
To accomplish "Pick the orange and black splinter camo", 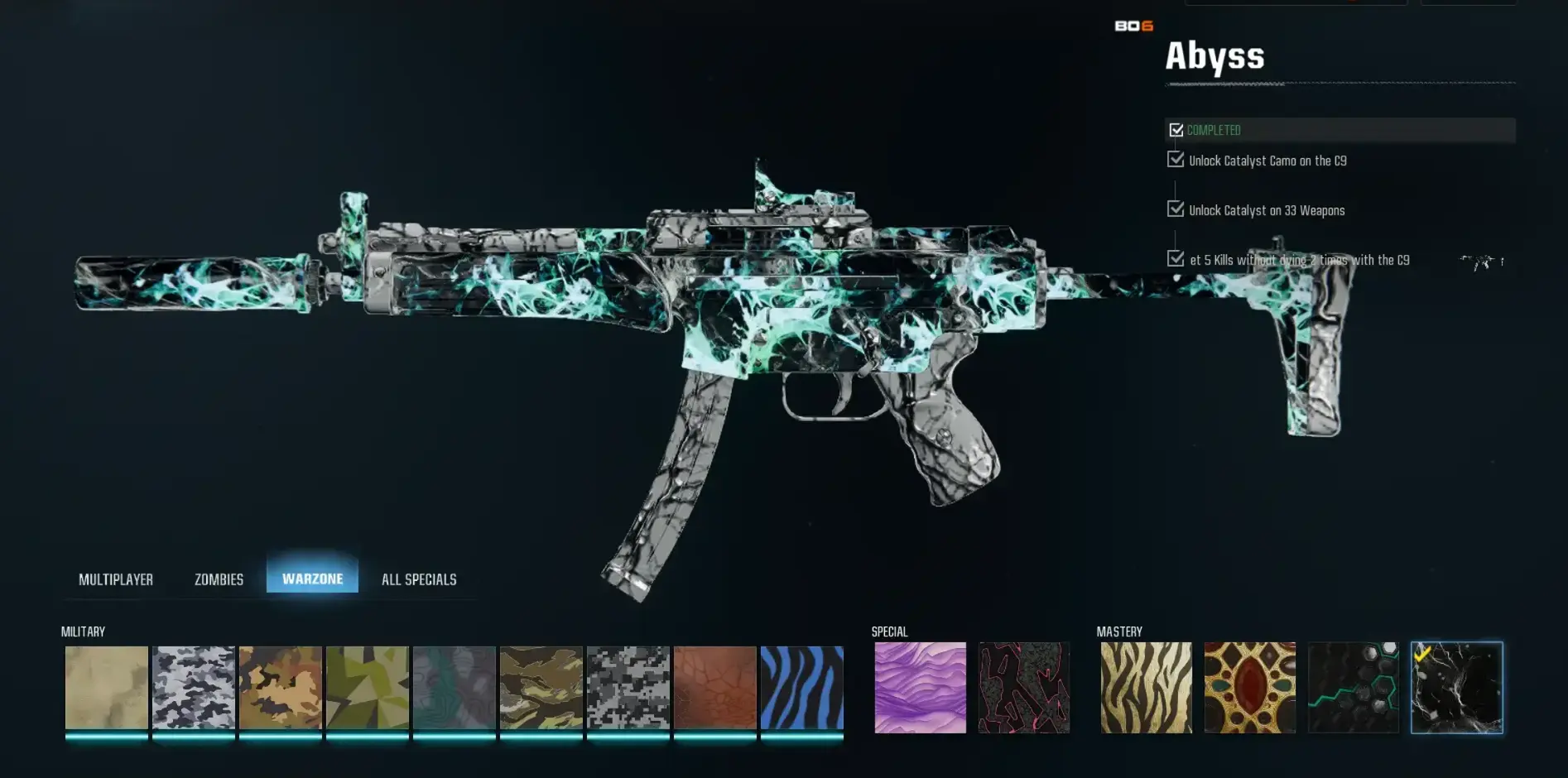I will click(x=281, y=688).
